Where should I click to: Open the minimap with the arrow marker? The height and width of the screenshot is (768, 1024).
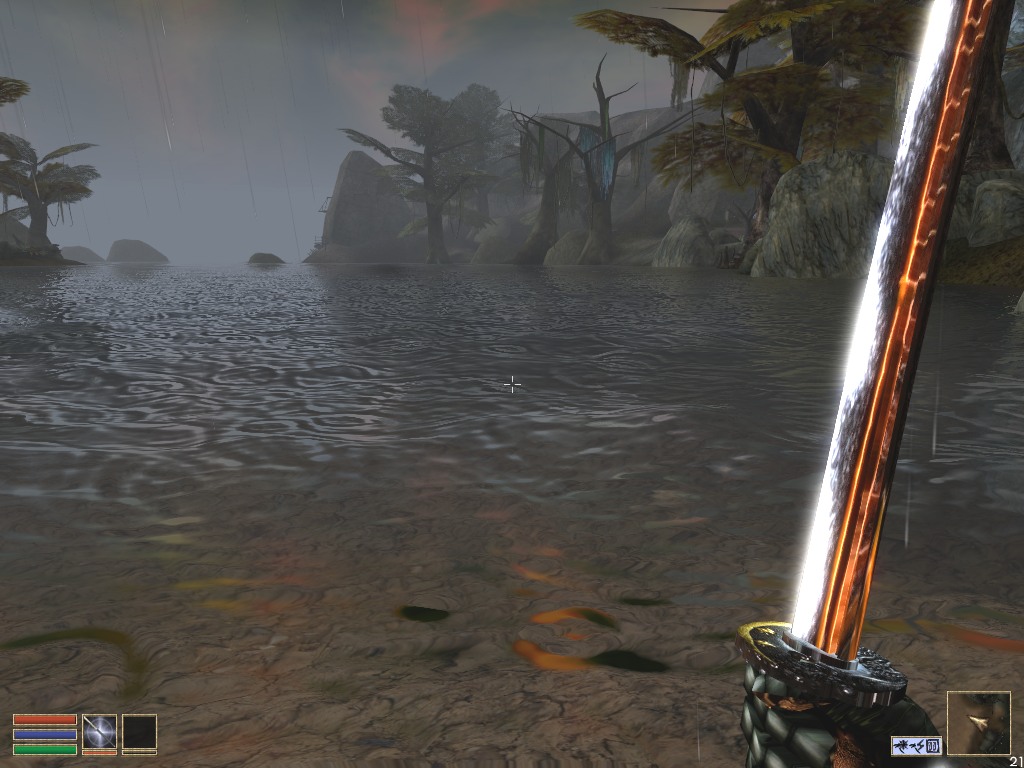tap(978, 723)
